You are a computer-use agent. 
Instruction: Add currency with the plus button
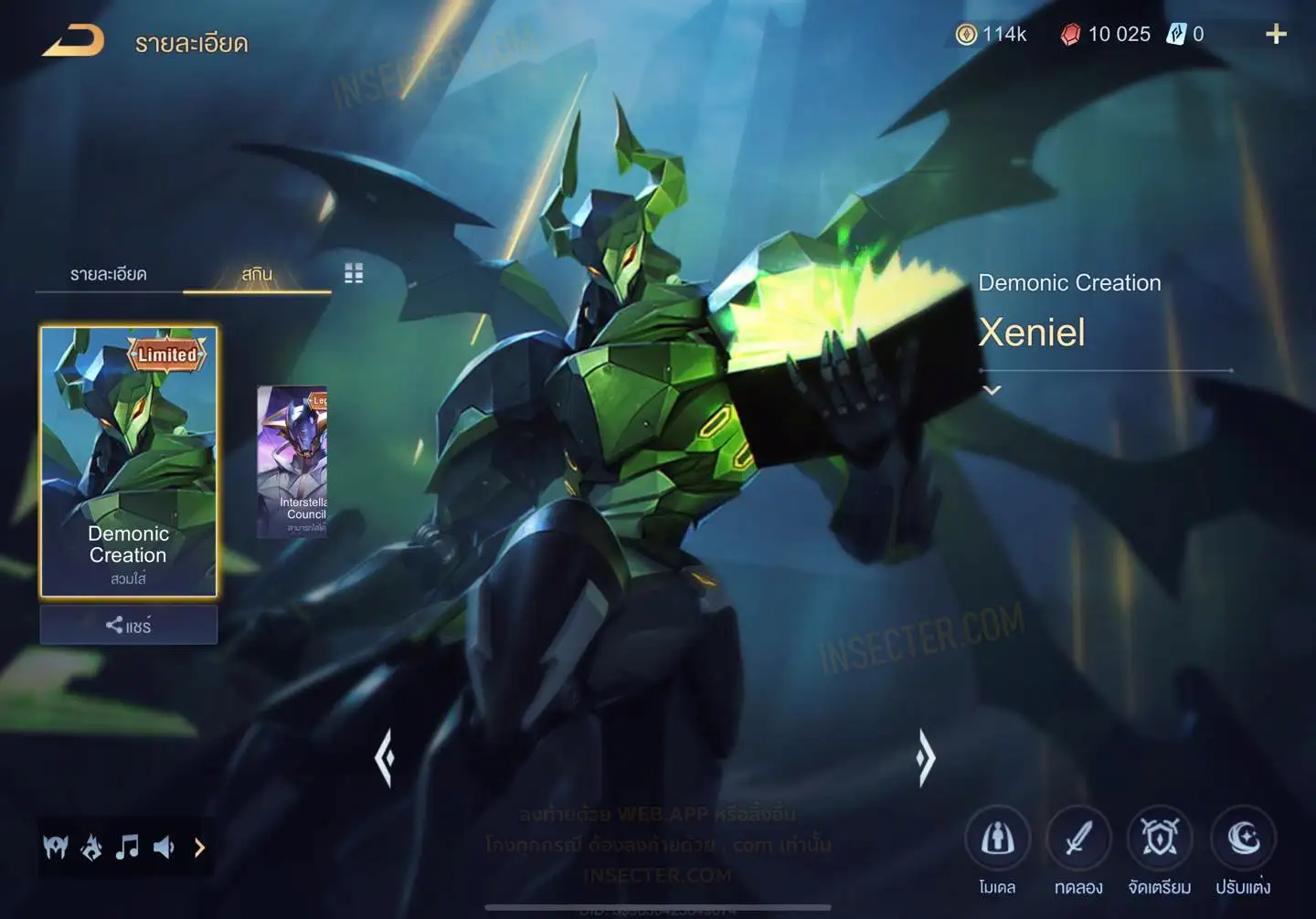pyautogui.click(x=1276, y=35)
